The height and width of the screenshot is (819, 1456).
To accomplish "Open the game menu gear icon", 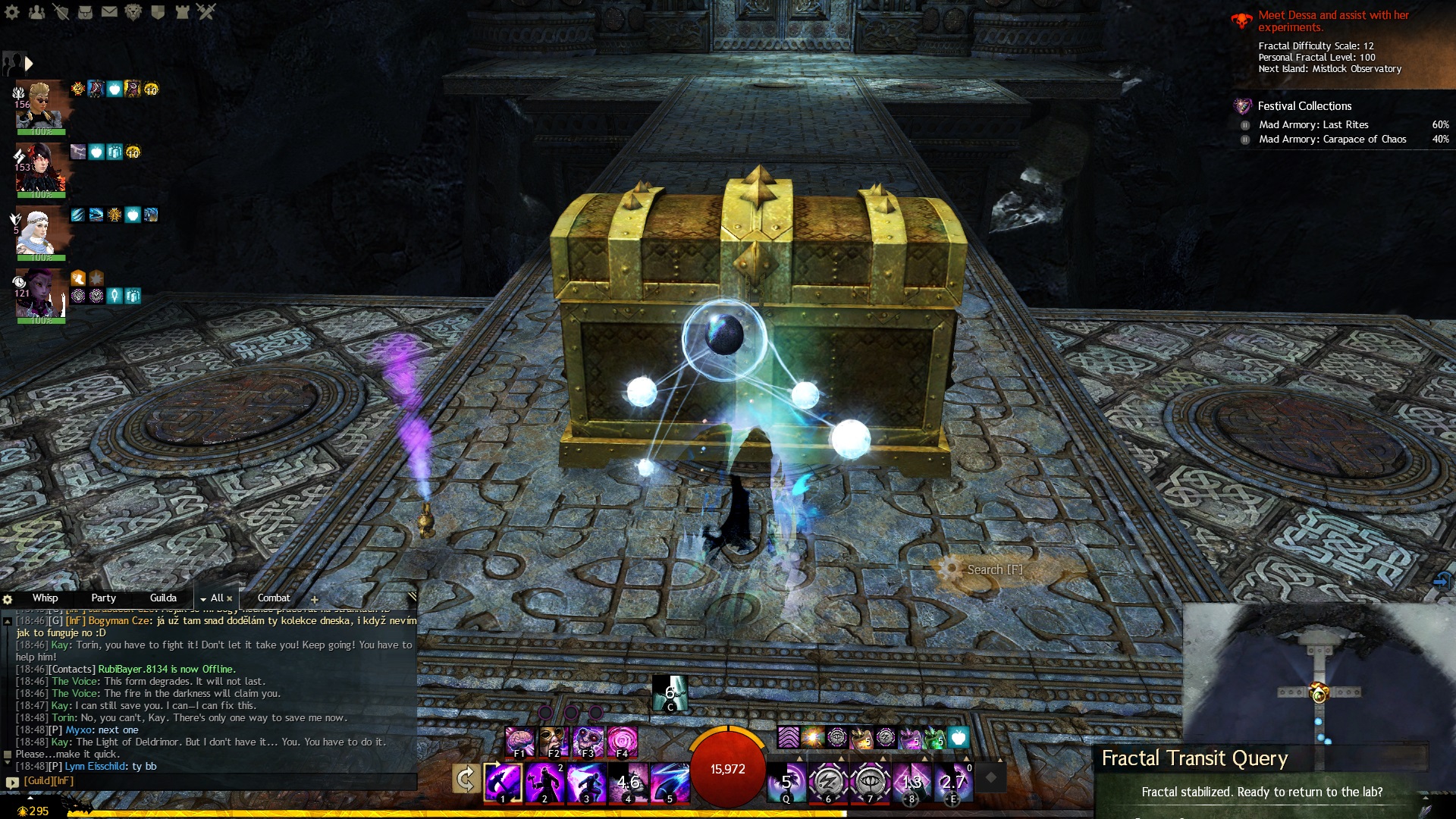I will (12, 11).
